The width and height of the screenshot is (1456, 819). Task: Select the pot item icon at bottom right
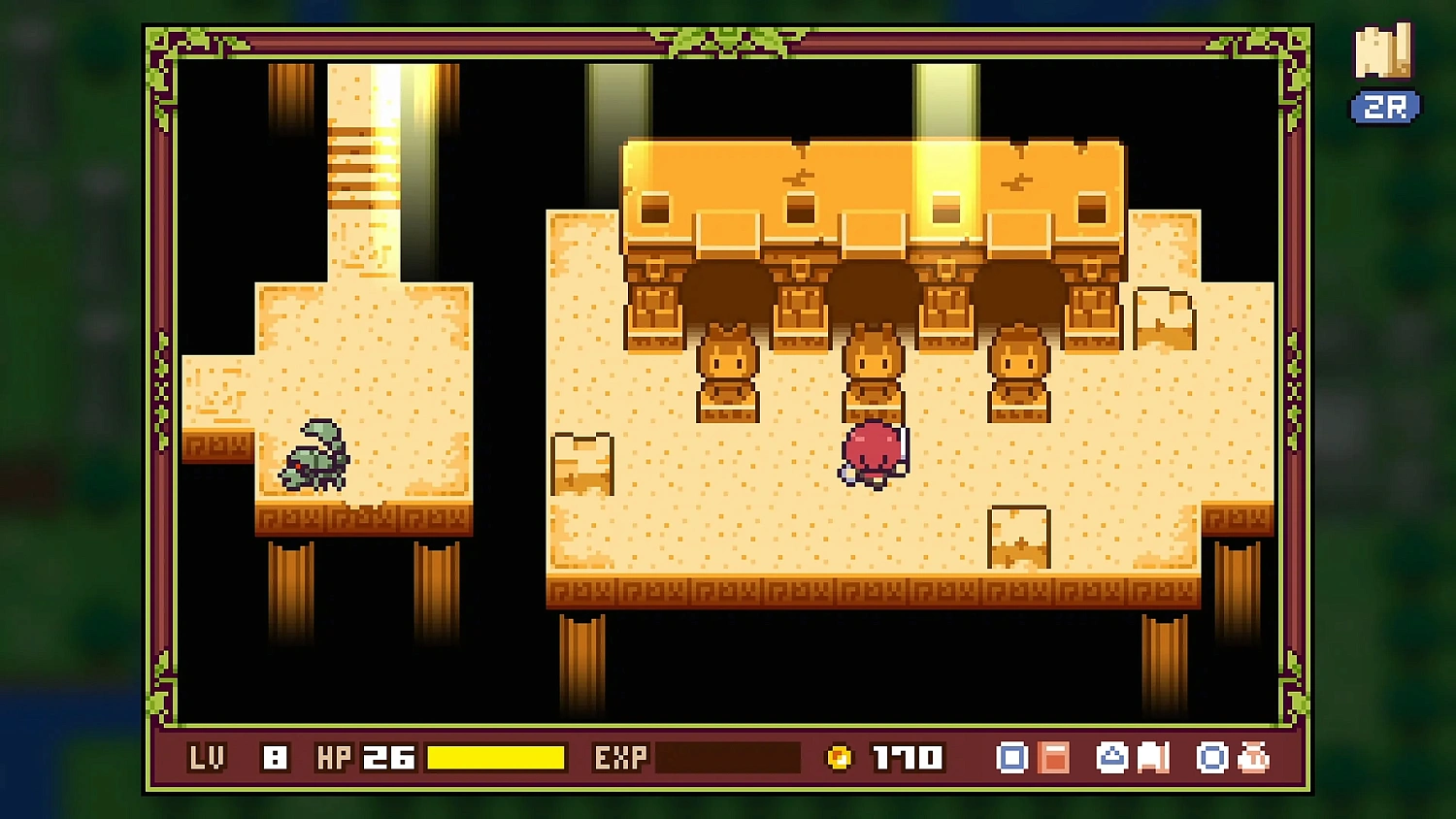(1254, 757)
